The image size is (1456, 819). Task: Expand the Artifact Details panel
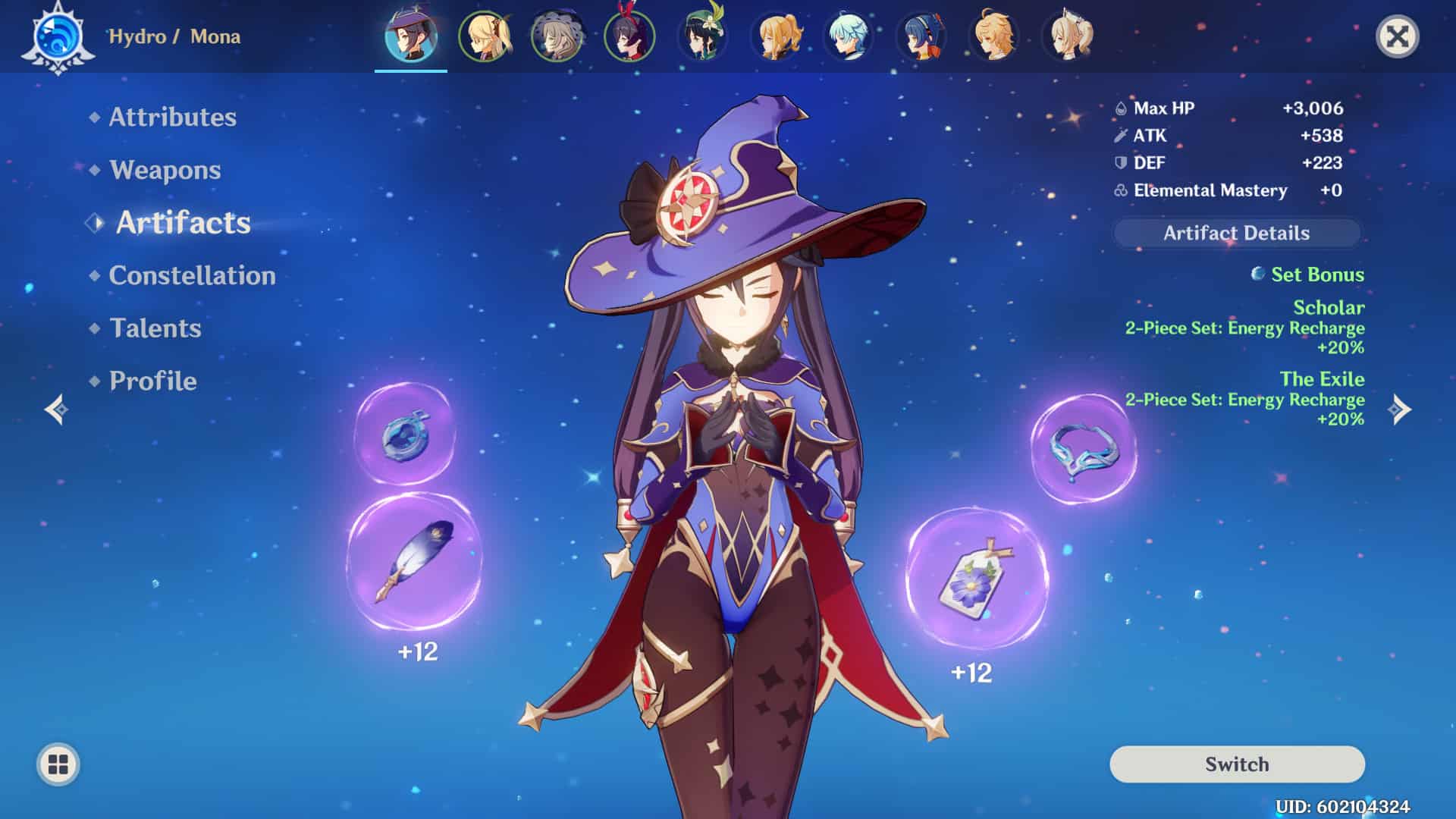click(1235, 234)
